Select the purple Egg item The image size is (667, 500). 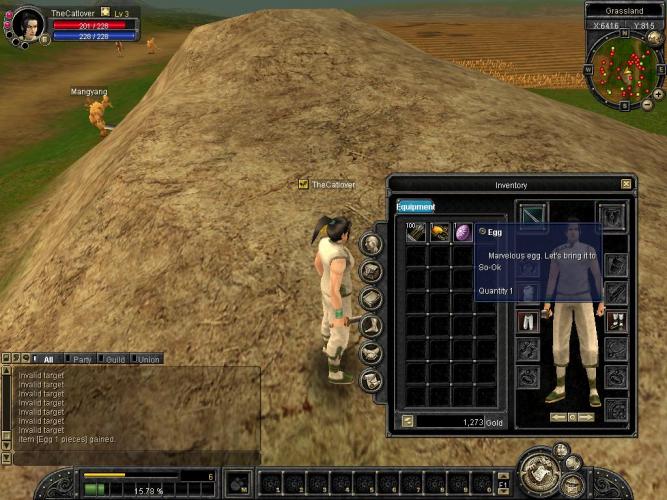(464, 232)
